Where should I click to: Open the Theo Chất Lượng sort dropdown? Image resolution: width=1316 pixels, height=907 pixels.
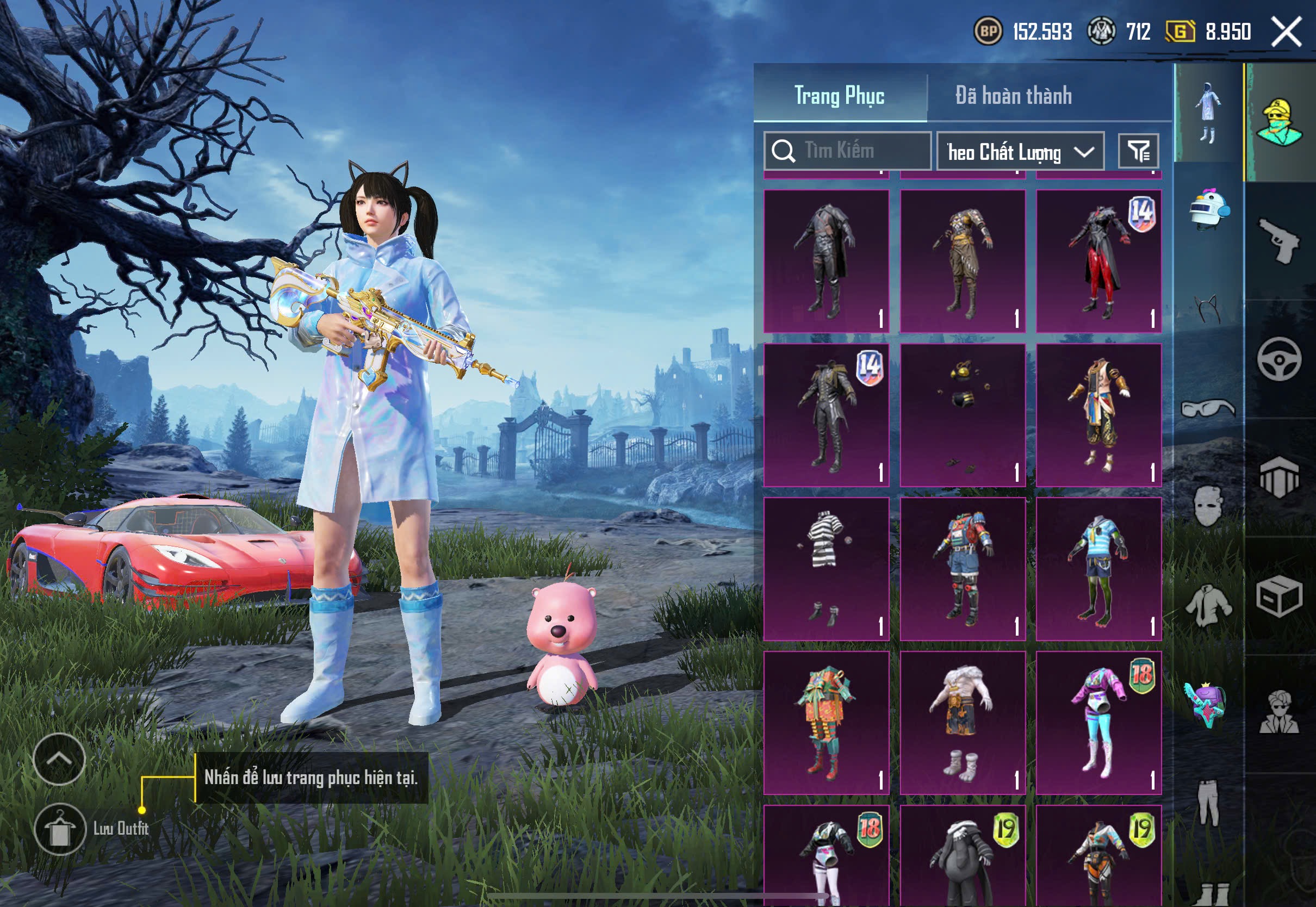point(1020,152)
